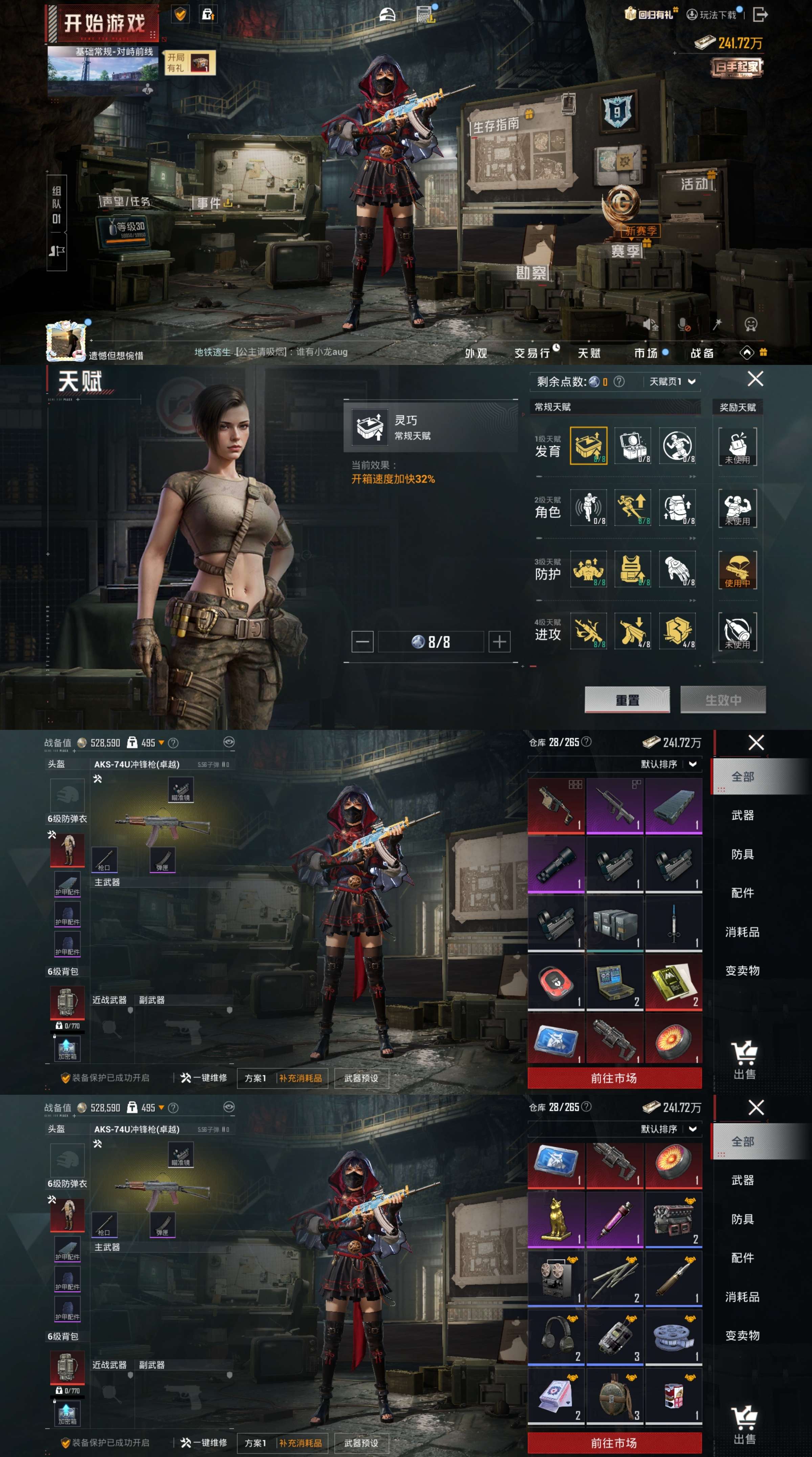Select the laptop item in the warehouse

click(x=614, y=982)
